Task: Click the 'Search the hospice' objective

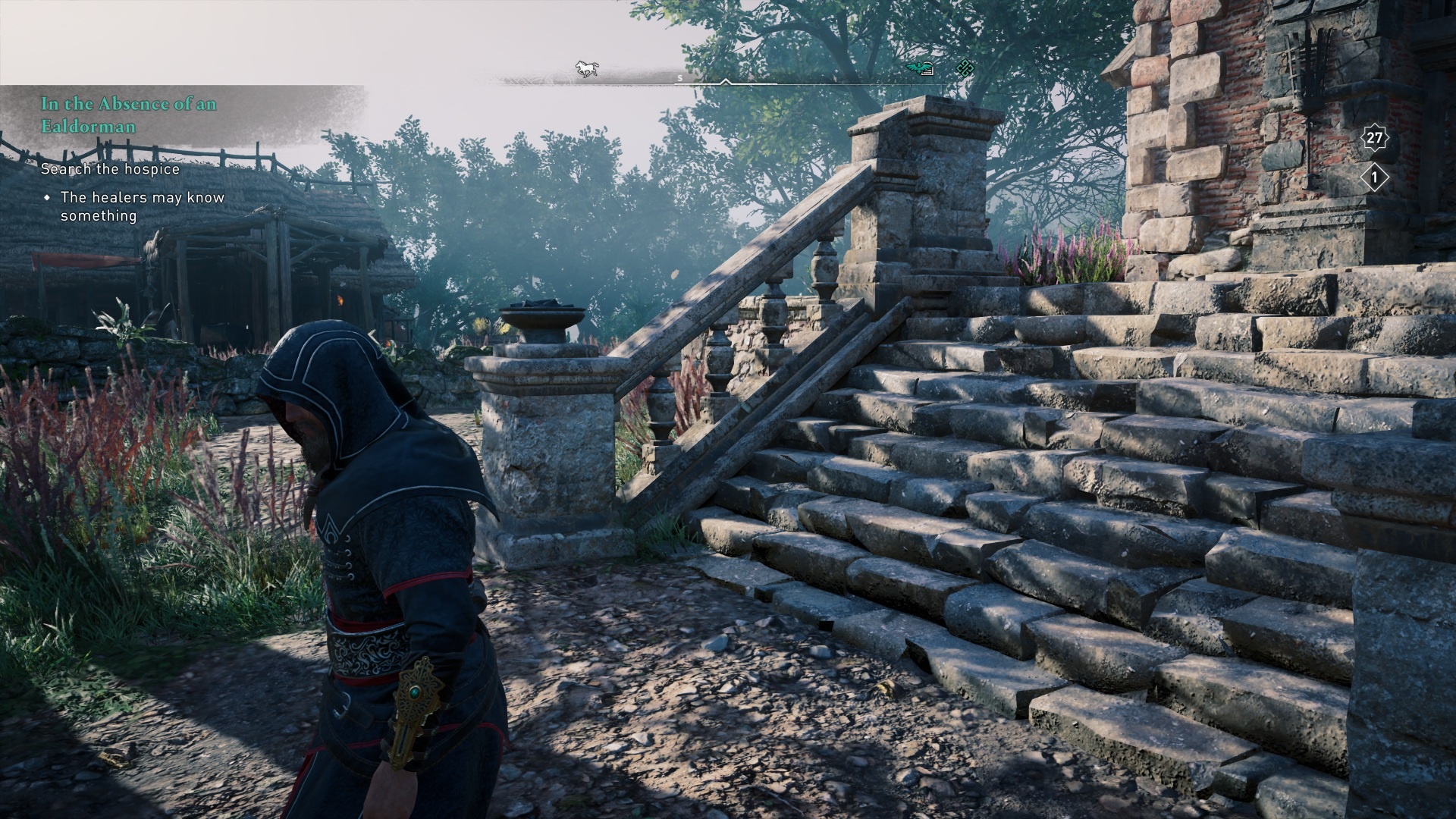Action: (x=110, y=168)
